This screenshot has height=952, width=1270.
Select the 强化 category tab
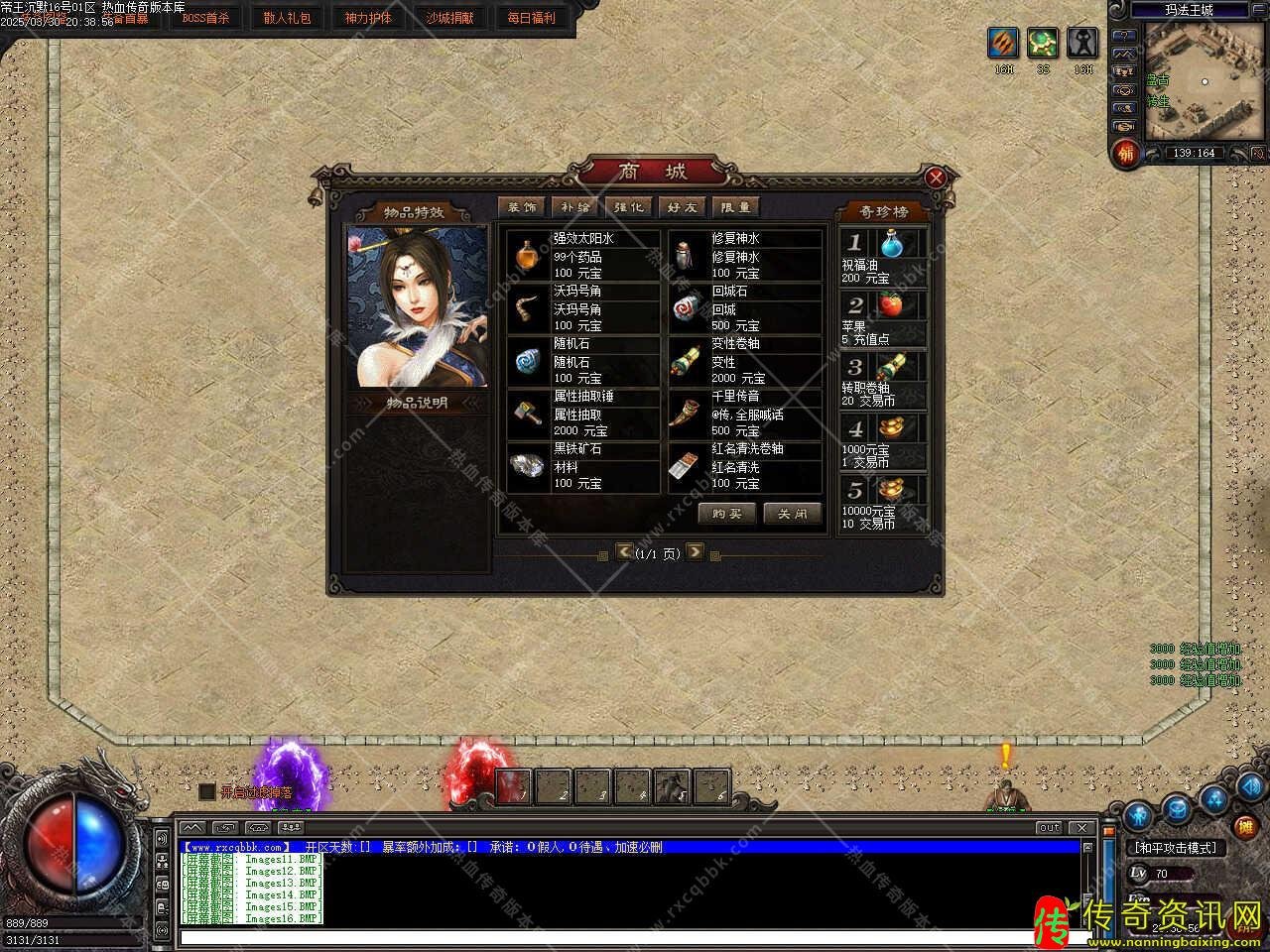(x=629, y=206)
